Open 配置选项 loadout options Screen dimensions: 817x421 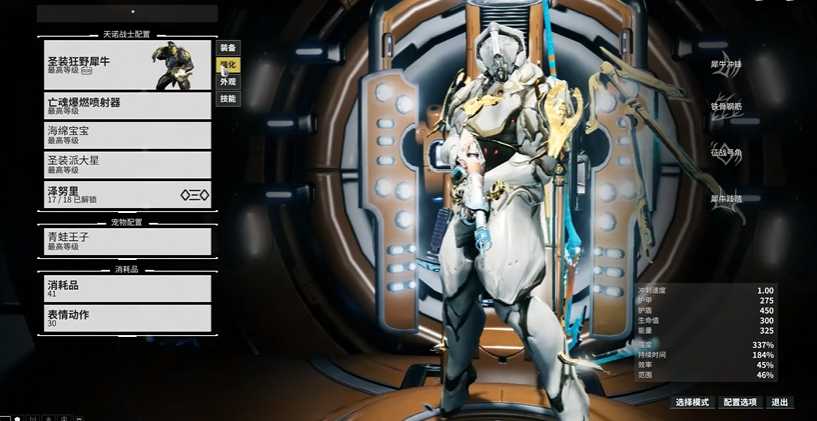point(740,402)
